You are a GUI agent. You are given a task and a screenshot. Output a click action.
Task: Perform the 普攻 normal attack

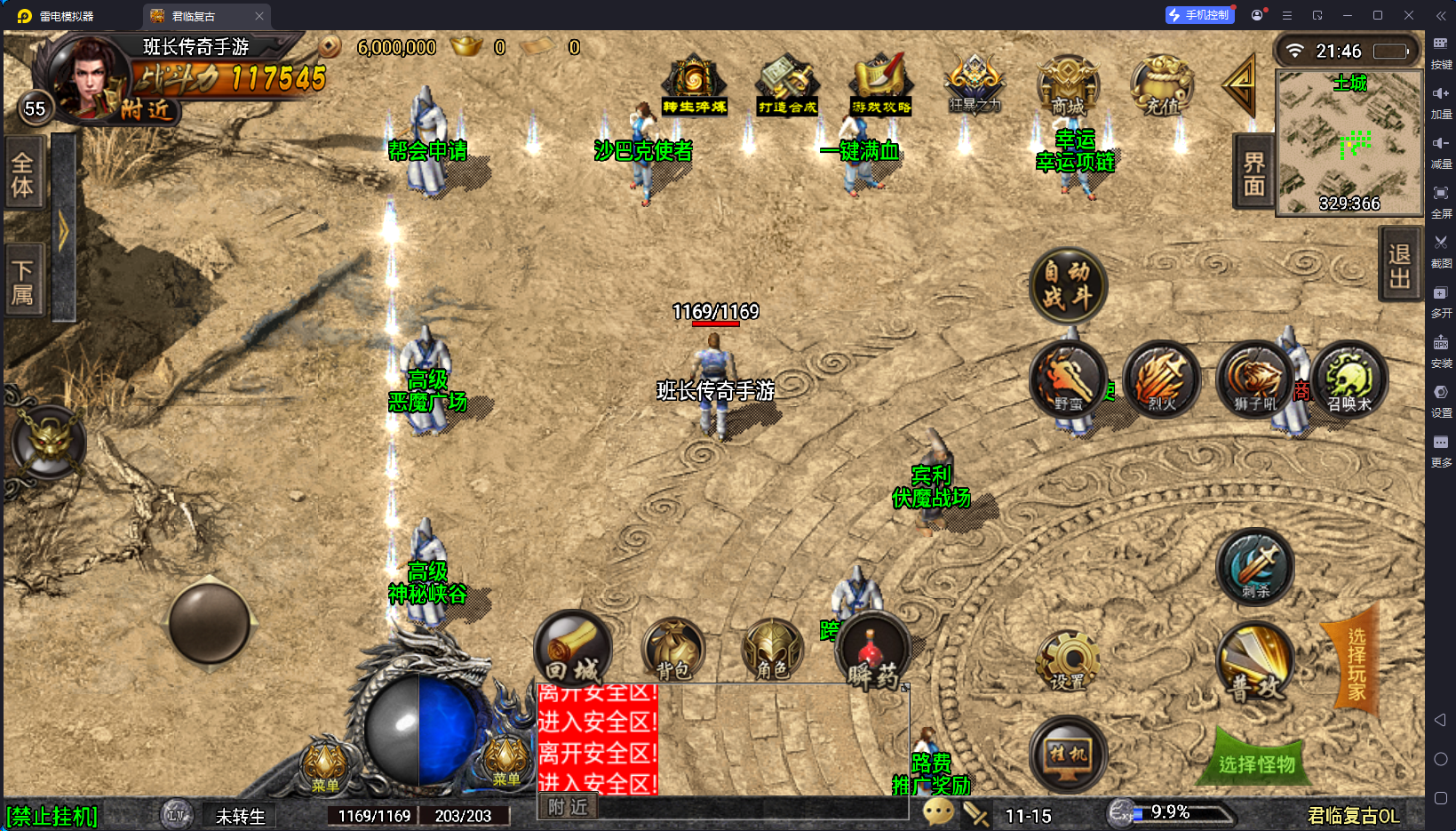click(1254, 662)
